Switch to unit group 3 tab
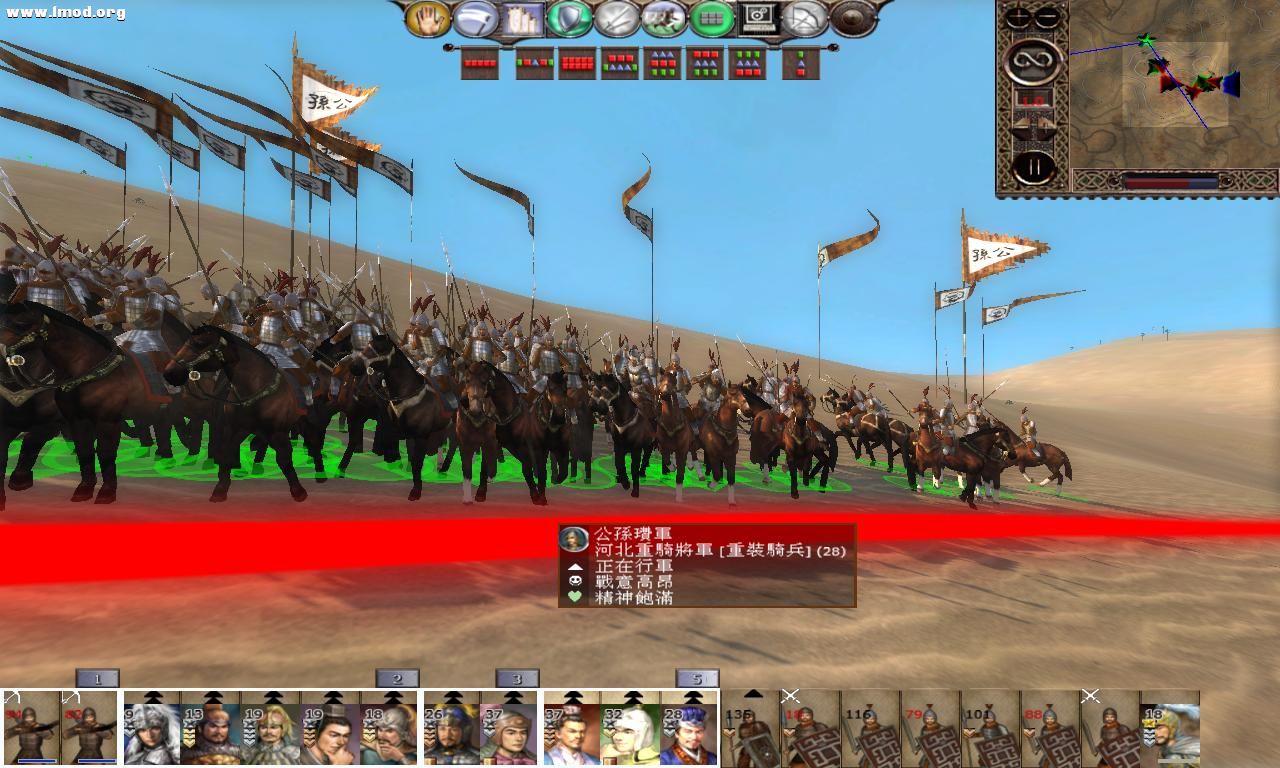This screenshot has height=768, width=1280. tap(518, 679)
